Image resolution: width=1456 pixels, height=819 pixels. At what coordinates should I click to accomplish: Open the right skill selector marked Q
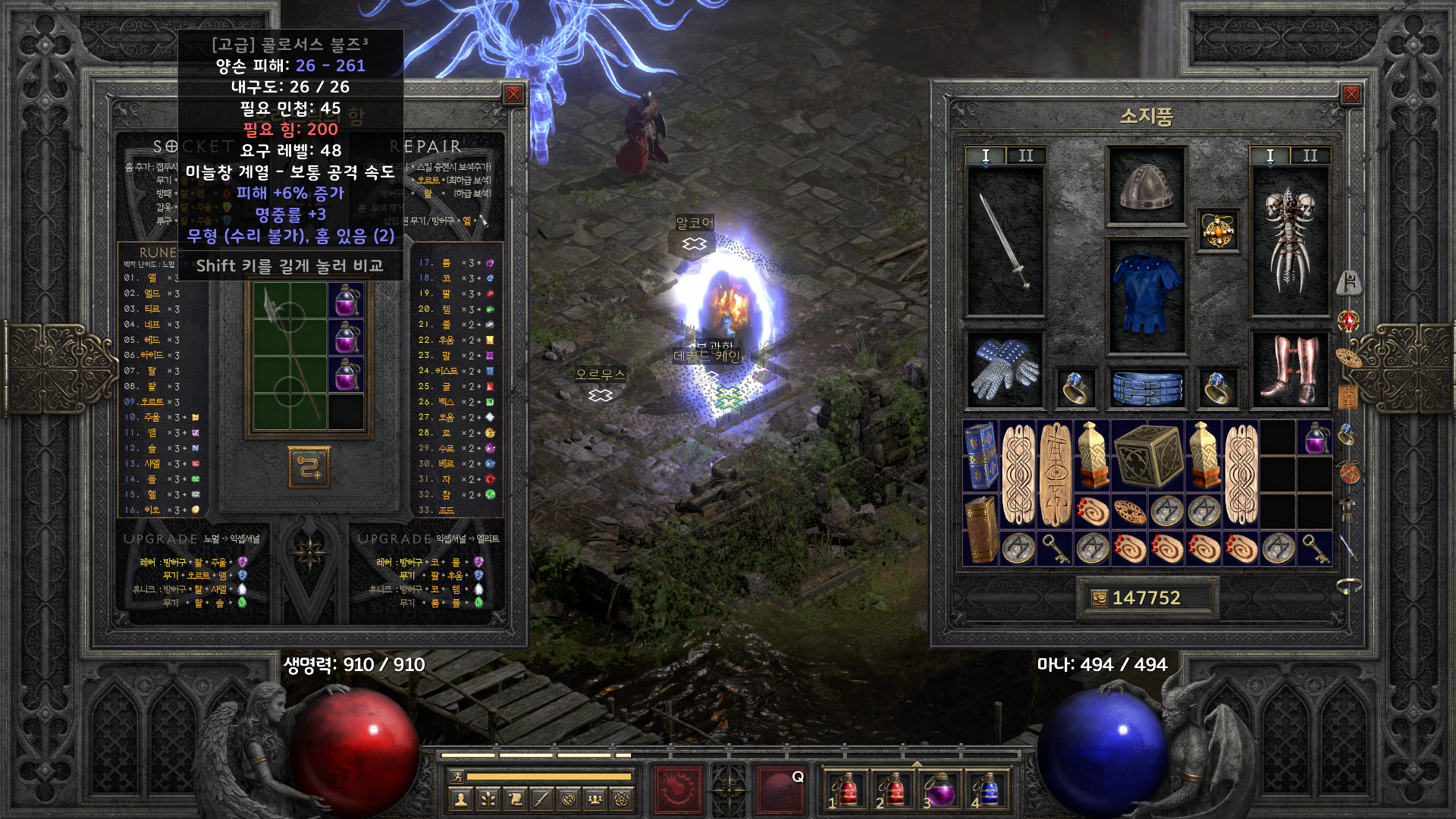click(781, 789)
